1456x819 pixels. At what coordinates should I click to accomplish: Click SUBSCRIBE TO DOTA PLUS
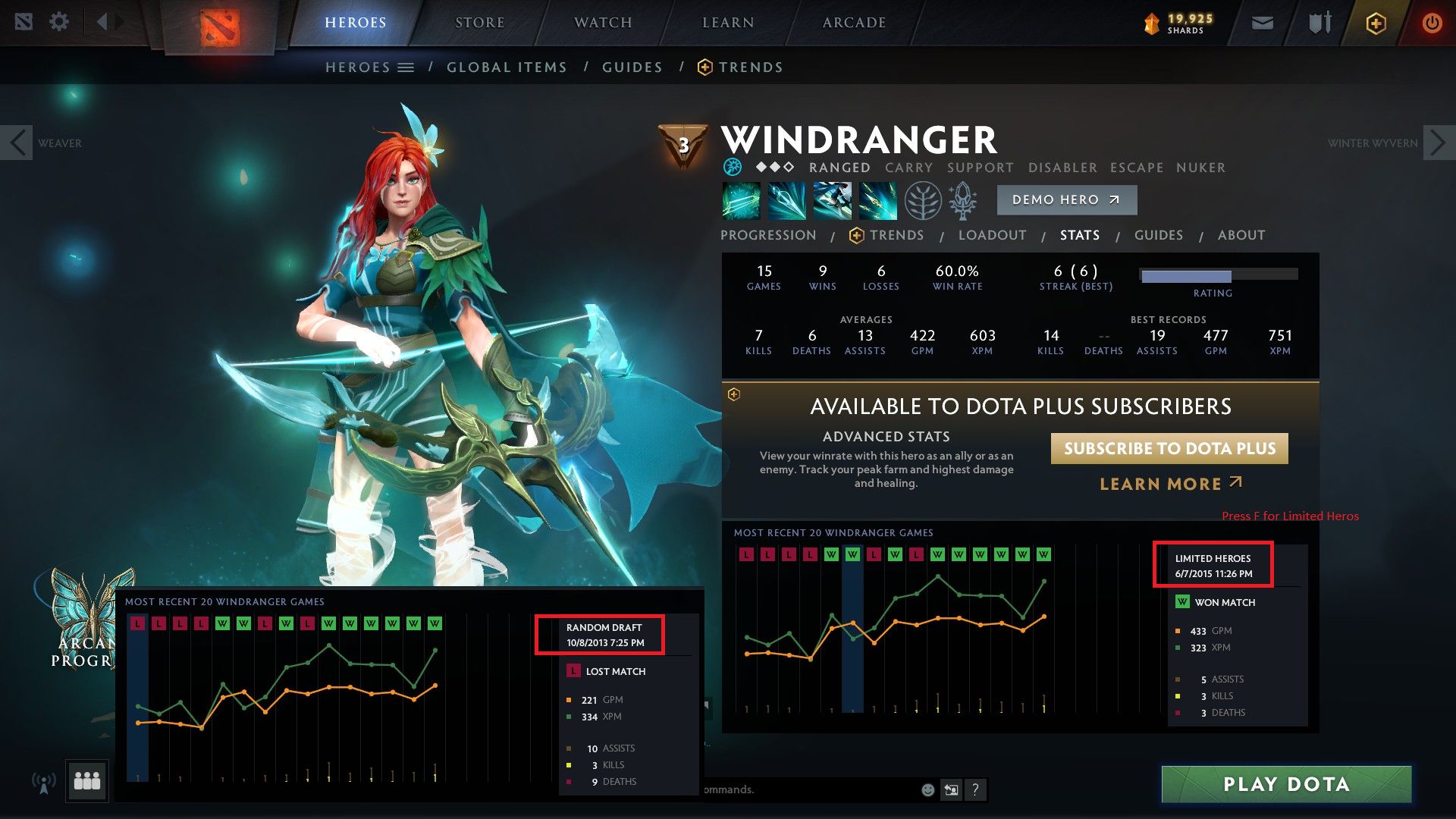tap(1169, 448)
